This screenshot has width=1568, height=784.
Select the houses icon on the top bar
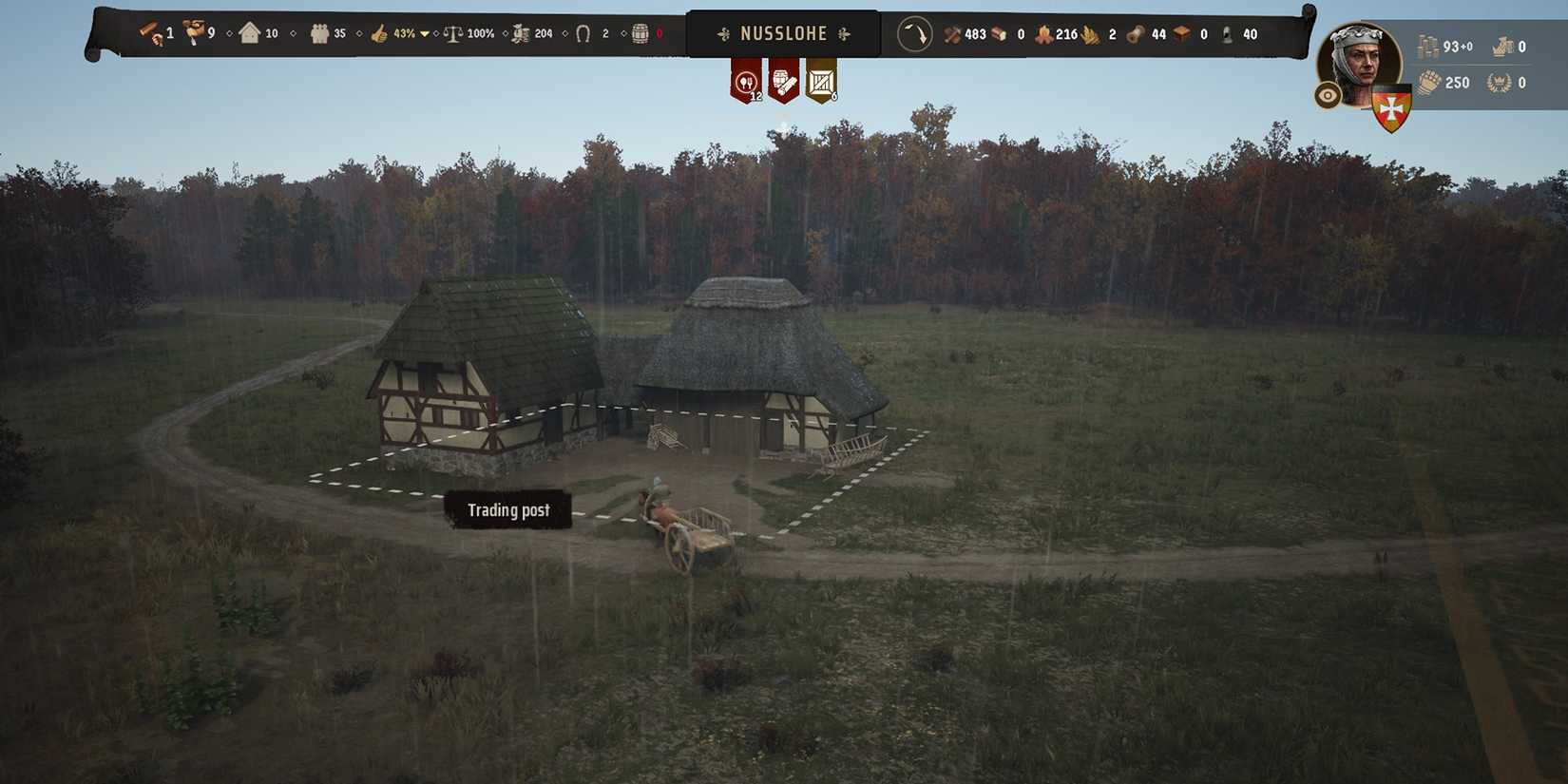point(249,32)
